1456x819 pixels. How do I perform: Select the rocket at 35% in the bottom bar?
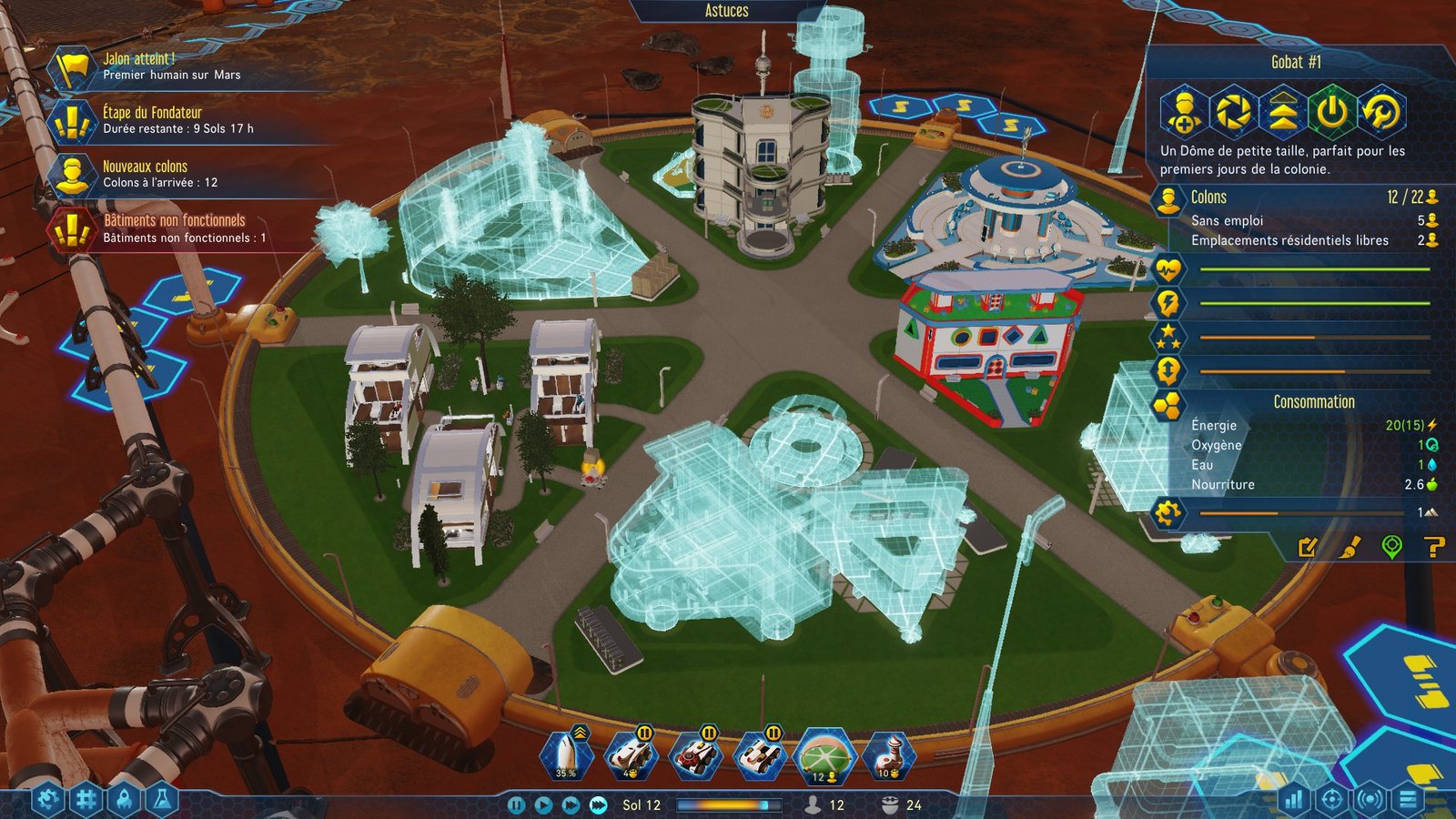coord(566,755)
